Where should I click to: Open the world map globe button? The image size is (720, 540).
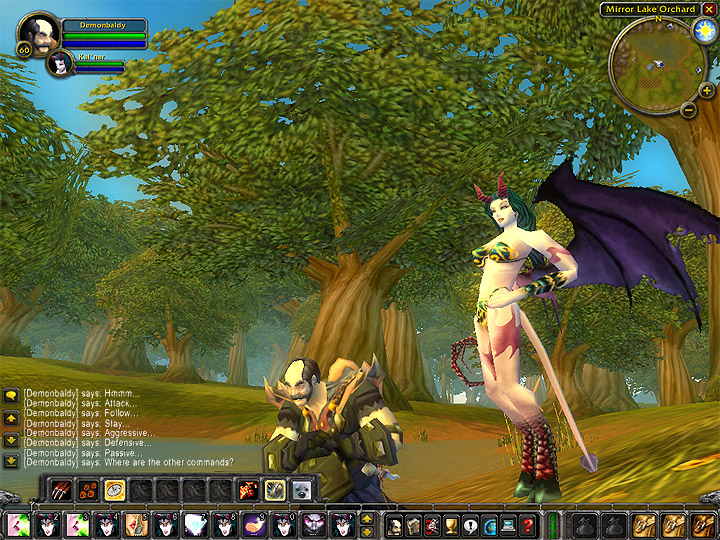490,526
